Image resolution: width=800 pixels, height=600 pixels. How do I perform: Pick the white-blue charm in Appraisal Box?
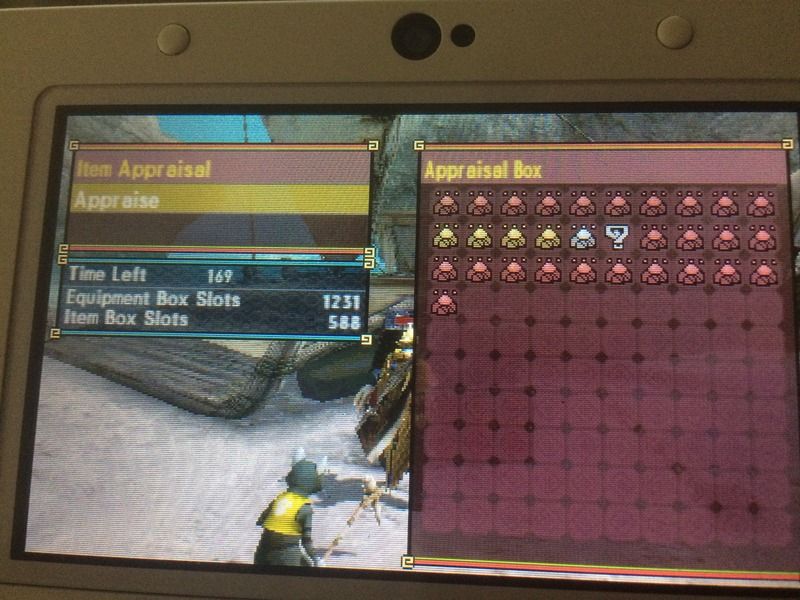tap(583, 237)
